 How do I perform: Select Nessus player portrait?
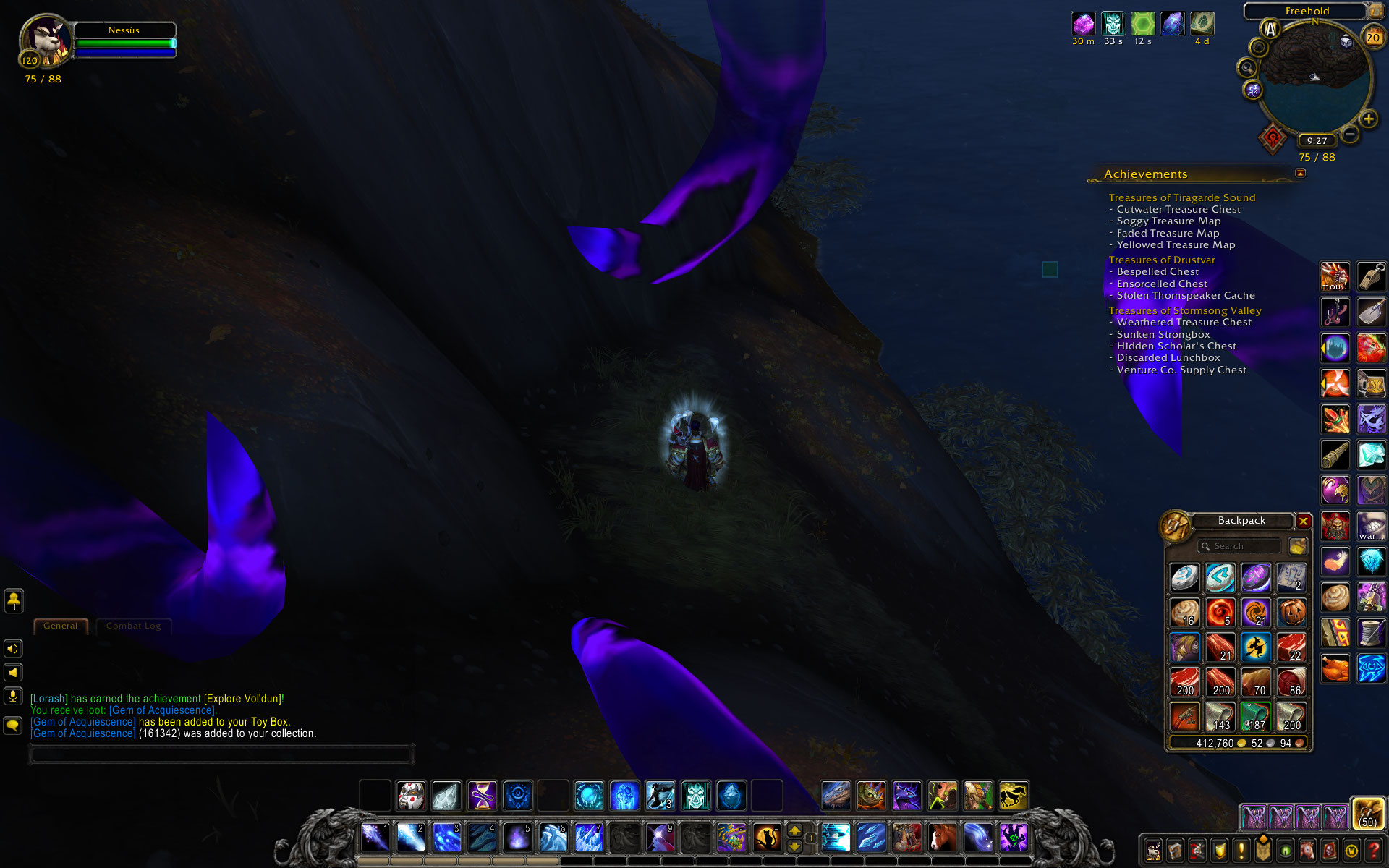coord(45,41)
